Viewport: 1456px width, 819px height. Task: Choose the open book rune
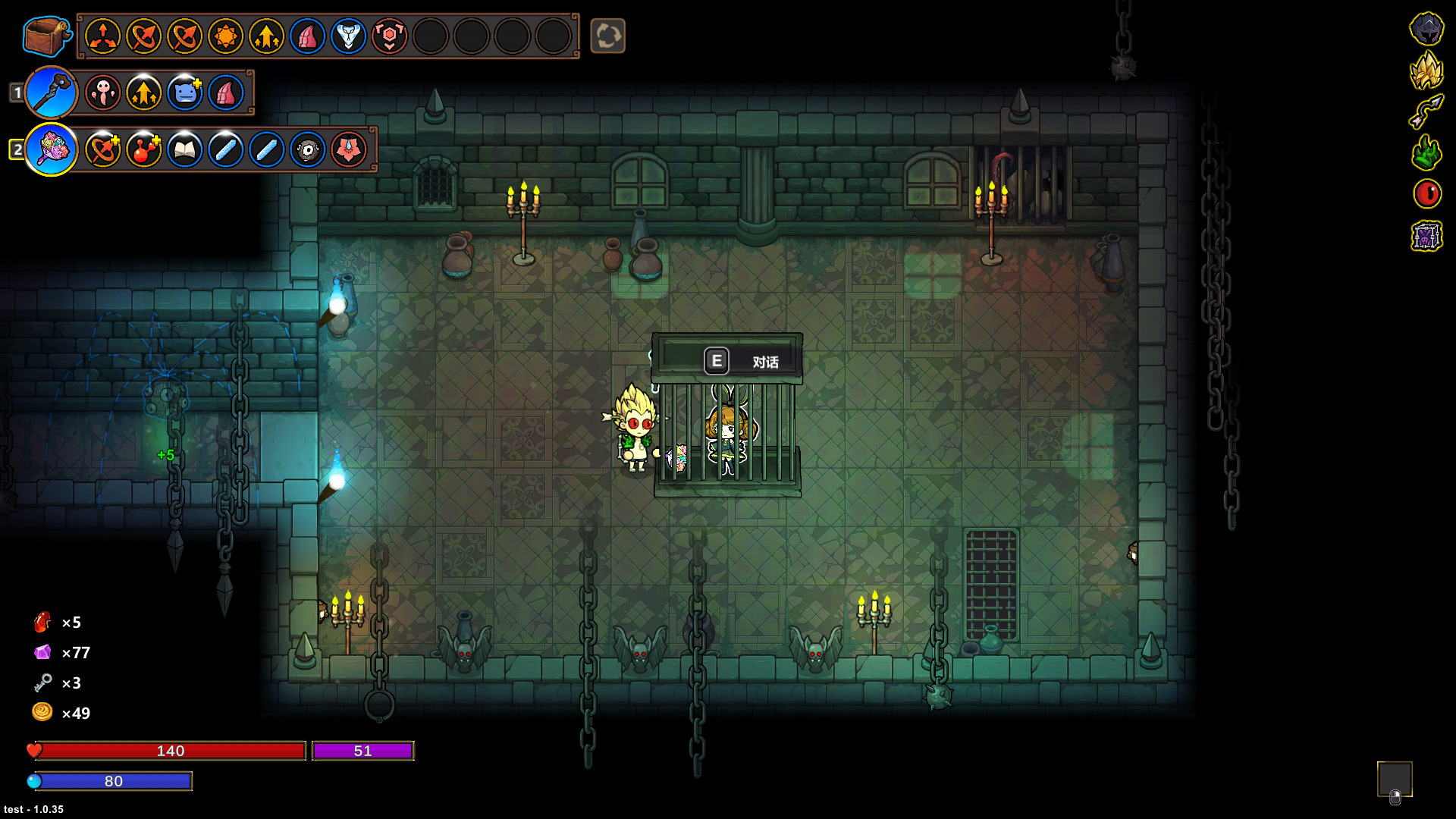[x=184, y=149]
